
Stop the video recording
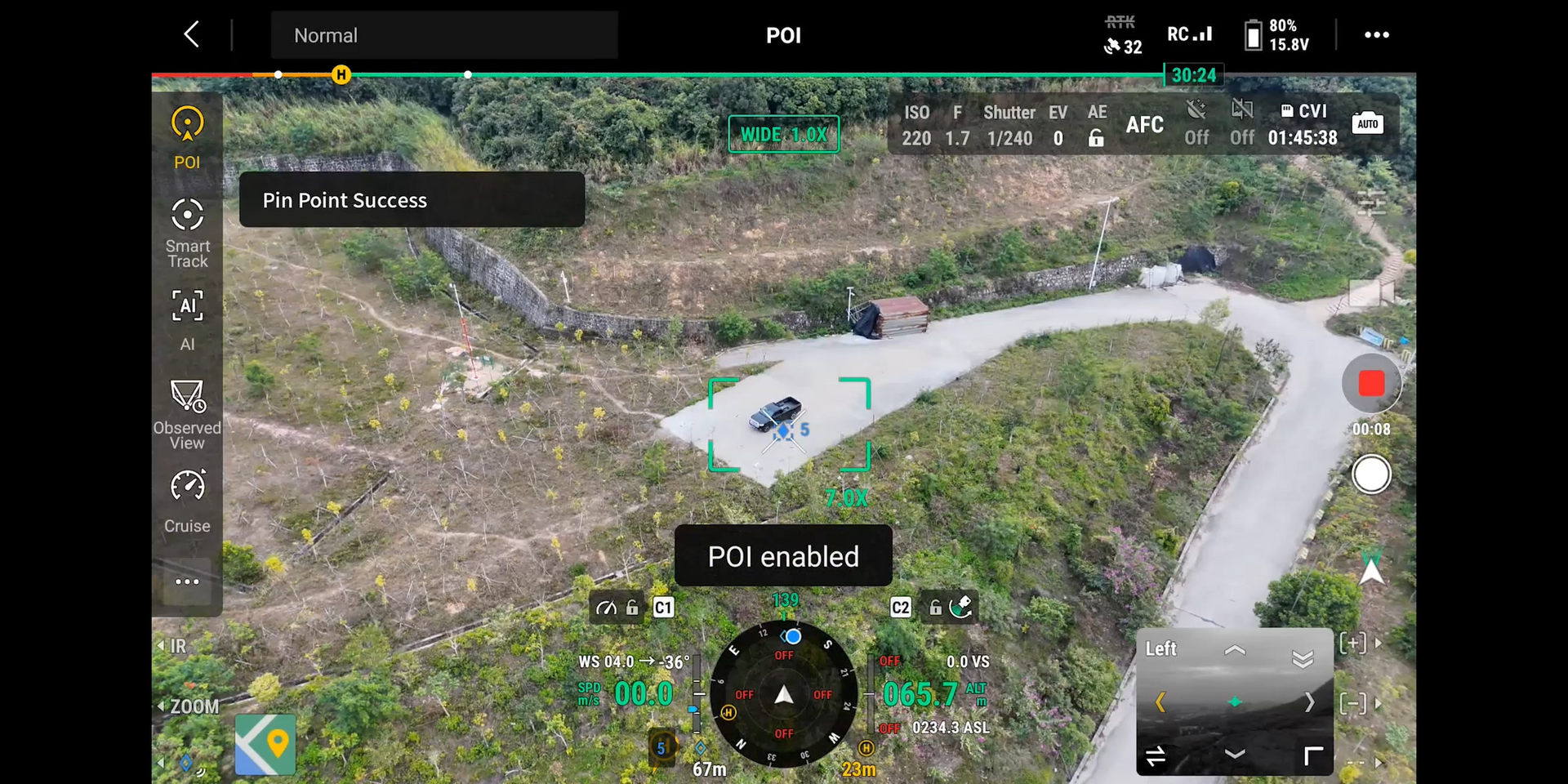1370,383
